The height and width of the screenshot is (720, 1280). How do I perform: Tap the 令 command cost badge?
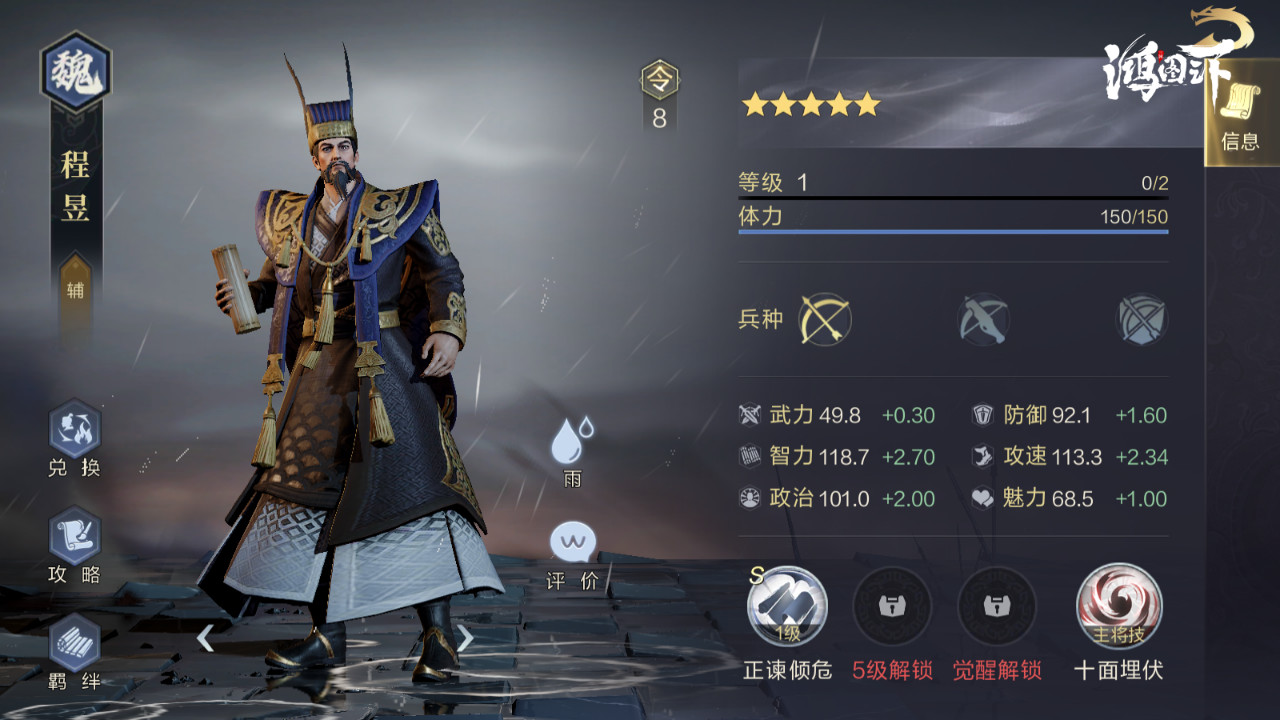coord(659,80)
